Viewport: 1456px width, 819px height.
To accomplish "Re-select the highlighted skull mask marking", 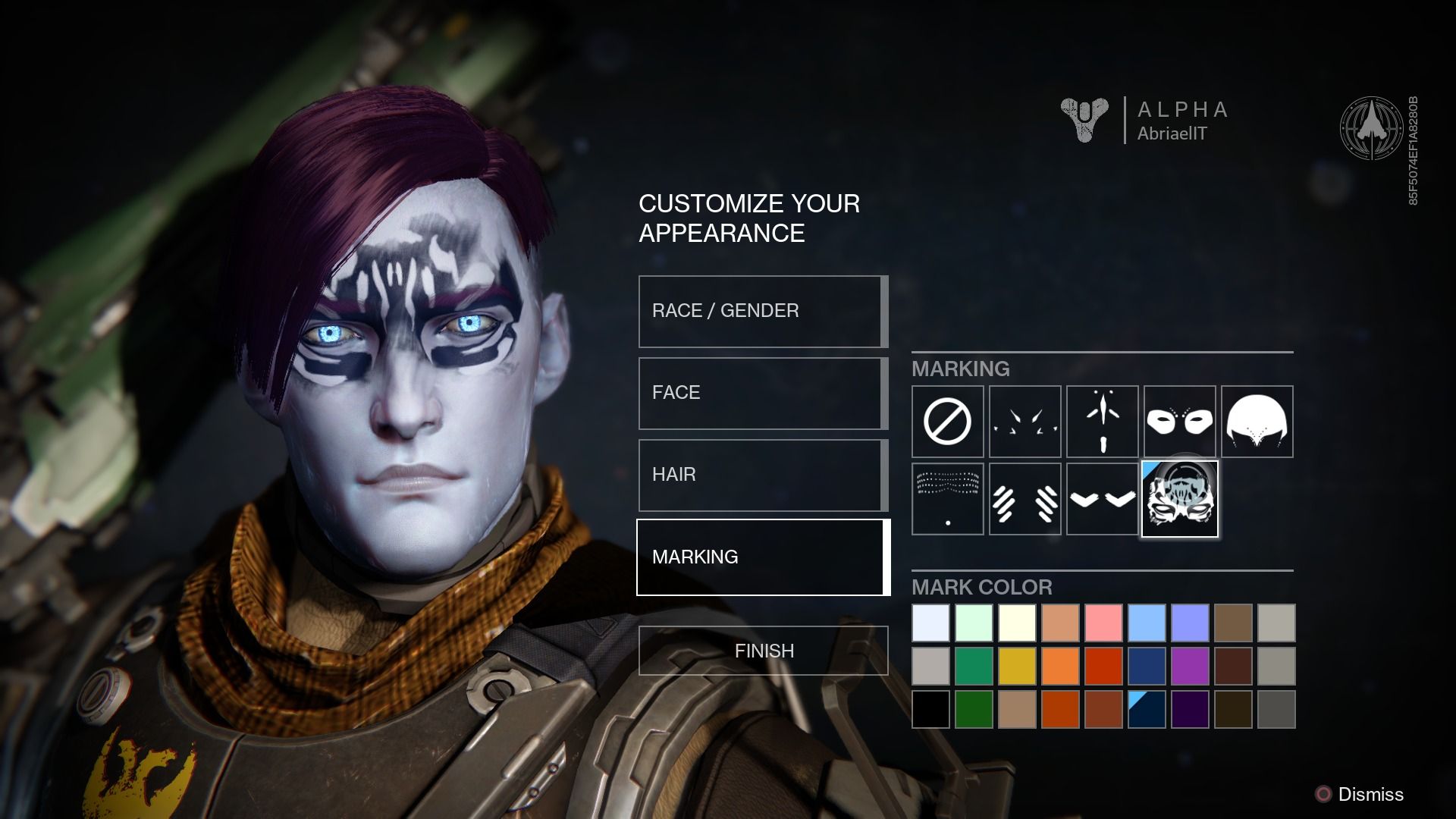I will click(1179, 499).
